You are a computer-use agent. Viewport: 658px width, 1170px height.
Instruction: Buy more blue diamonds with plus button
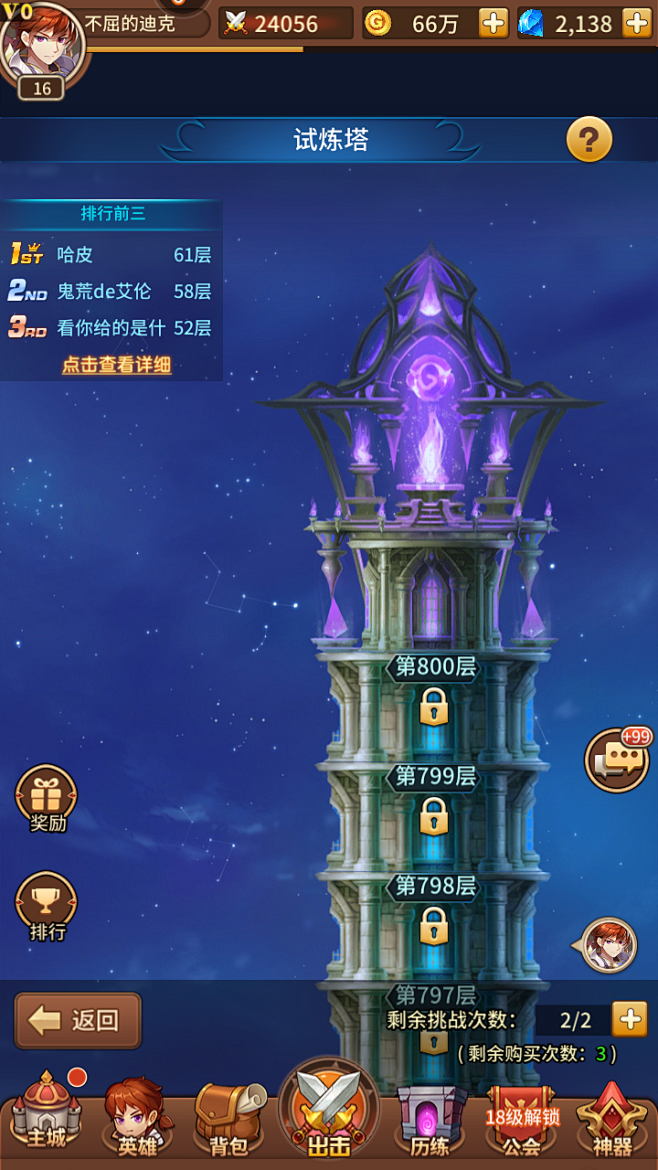(636, 23)
